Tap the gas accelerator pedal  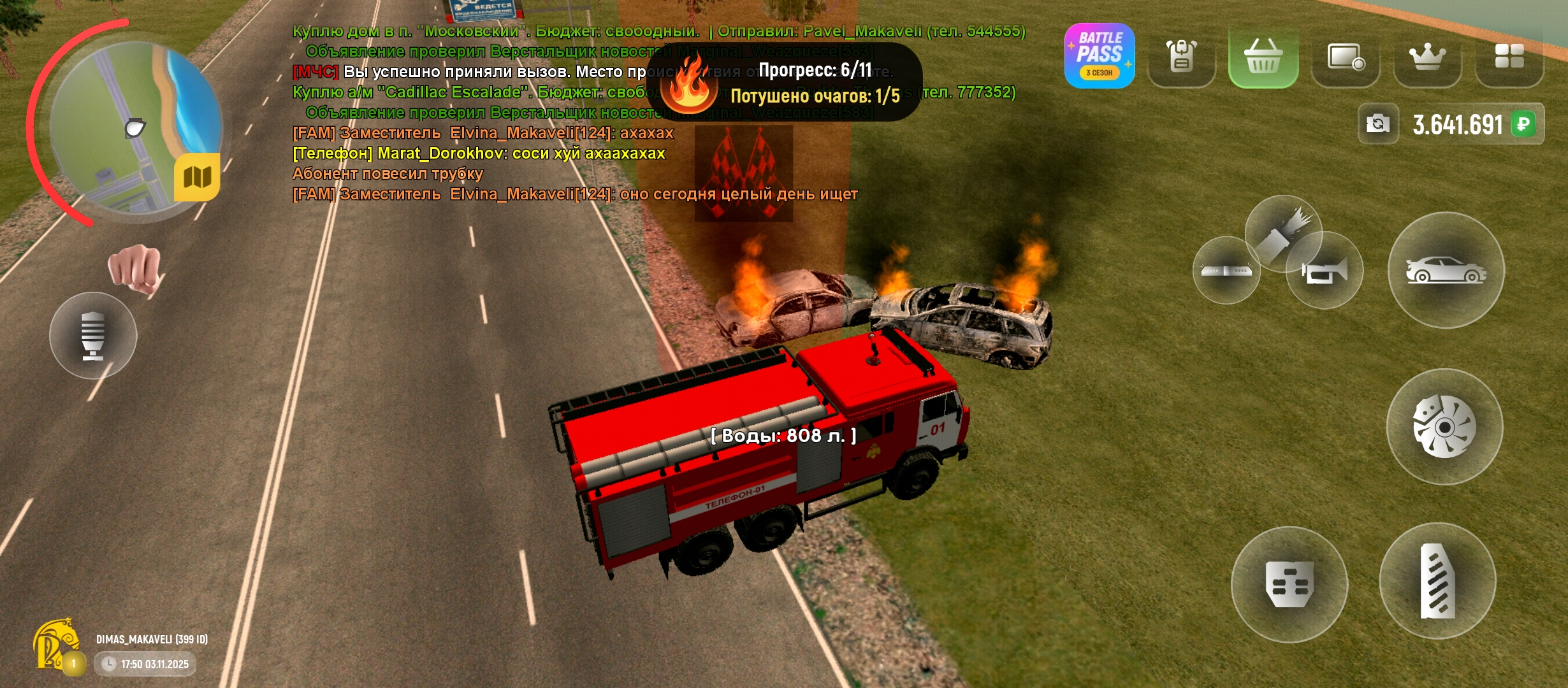pos(1437,581)
